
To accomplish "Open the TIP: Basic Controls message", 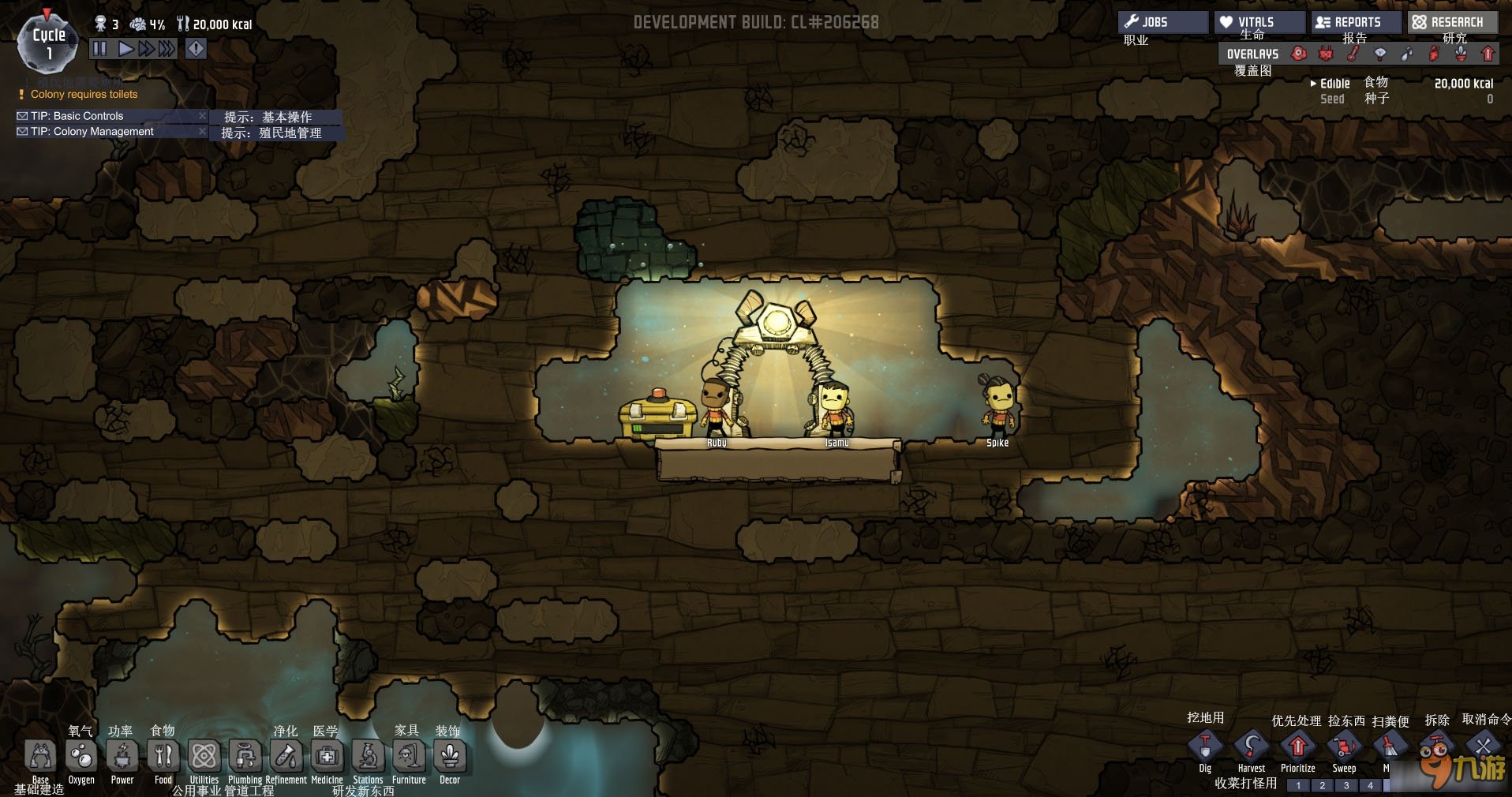I will click(77, 116).
